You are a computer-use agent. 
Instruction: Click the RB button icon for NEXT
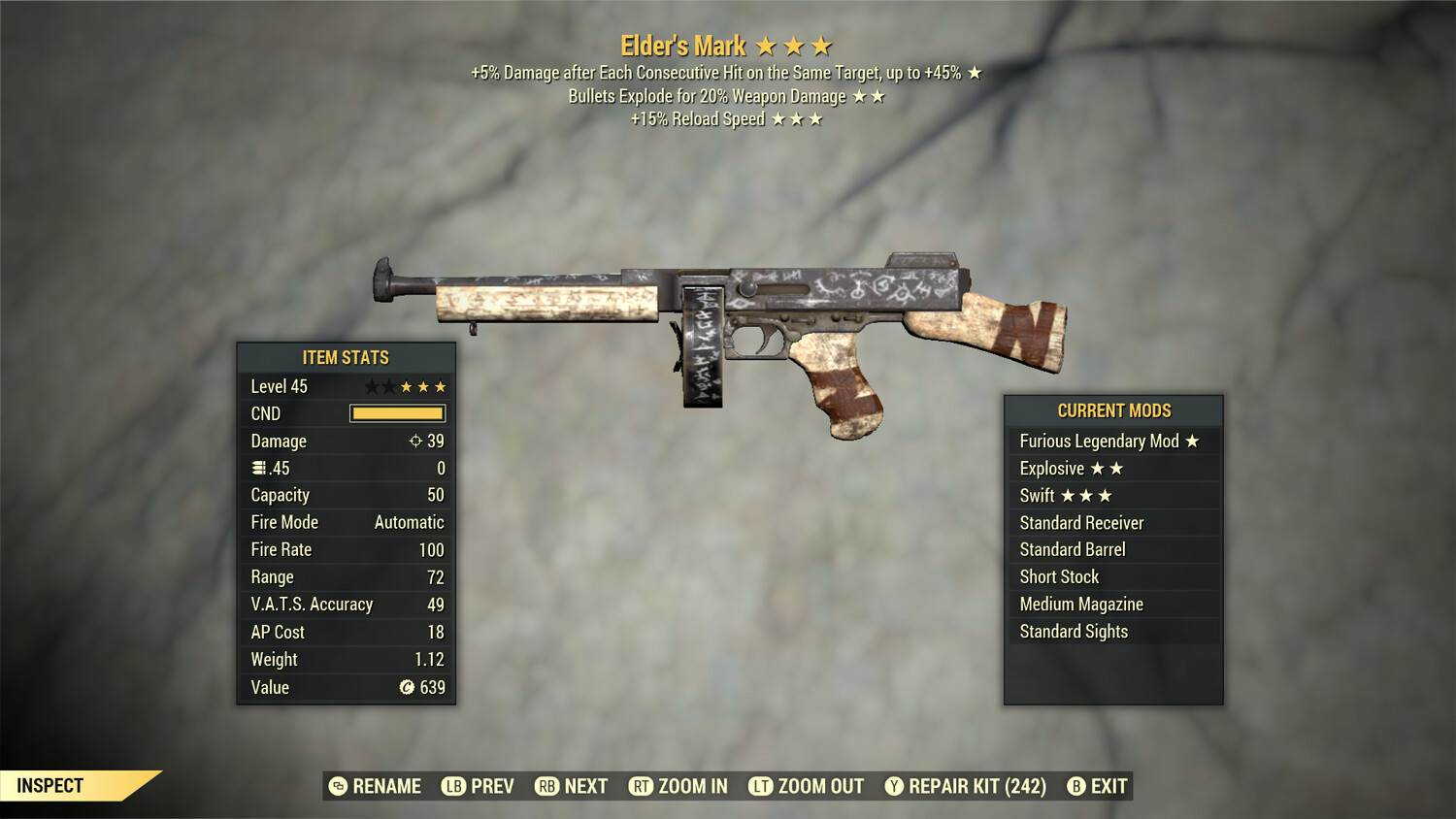coord(546,786)
